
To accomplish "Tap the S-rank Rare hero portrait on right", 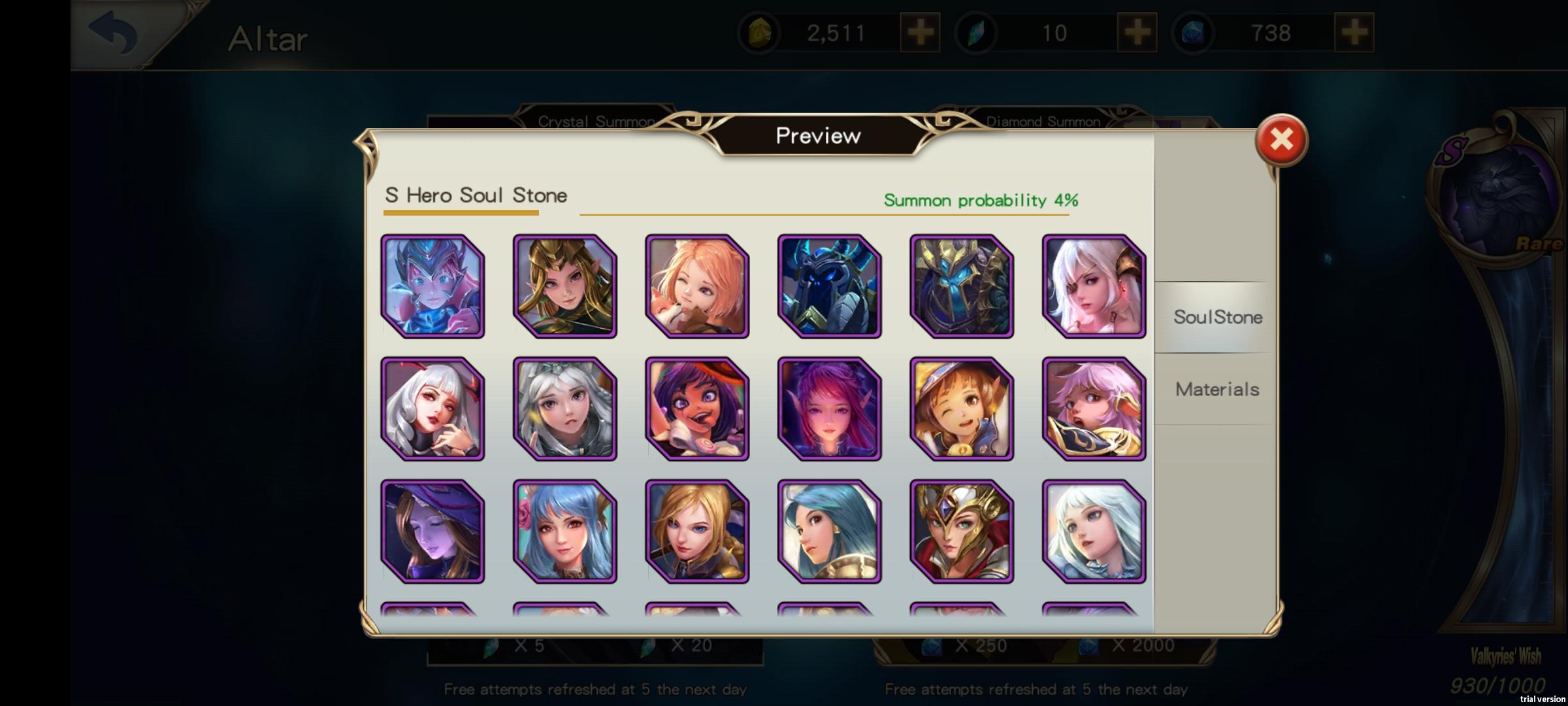I will pyautogui.click(x=1496, y=196).
